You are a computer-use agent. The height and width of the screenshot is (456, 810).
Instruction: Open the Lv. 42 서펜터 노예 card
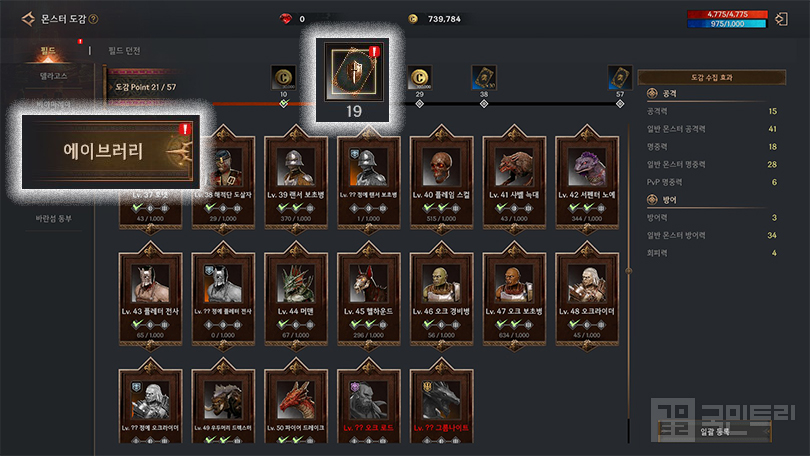coord(588,180)
